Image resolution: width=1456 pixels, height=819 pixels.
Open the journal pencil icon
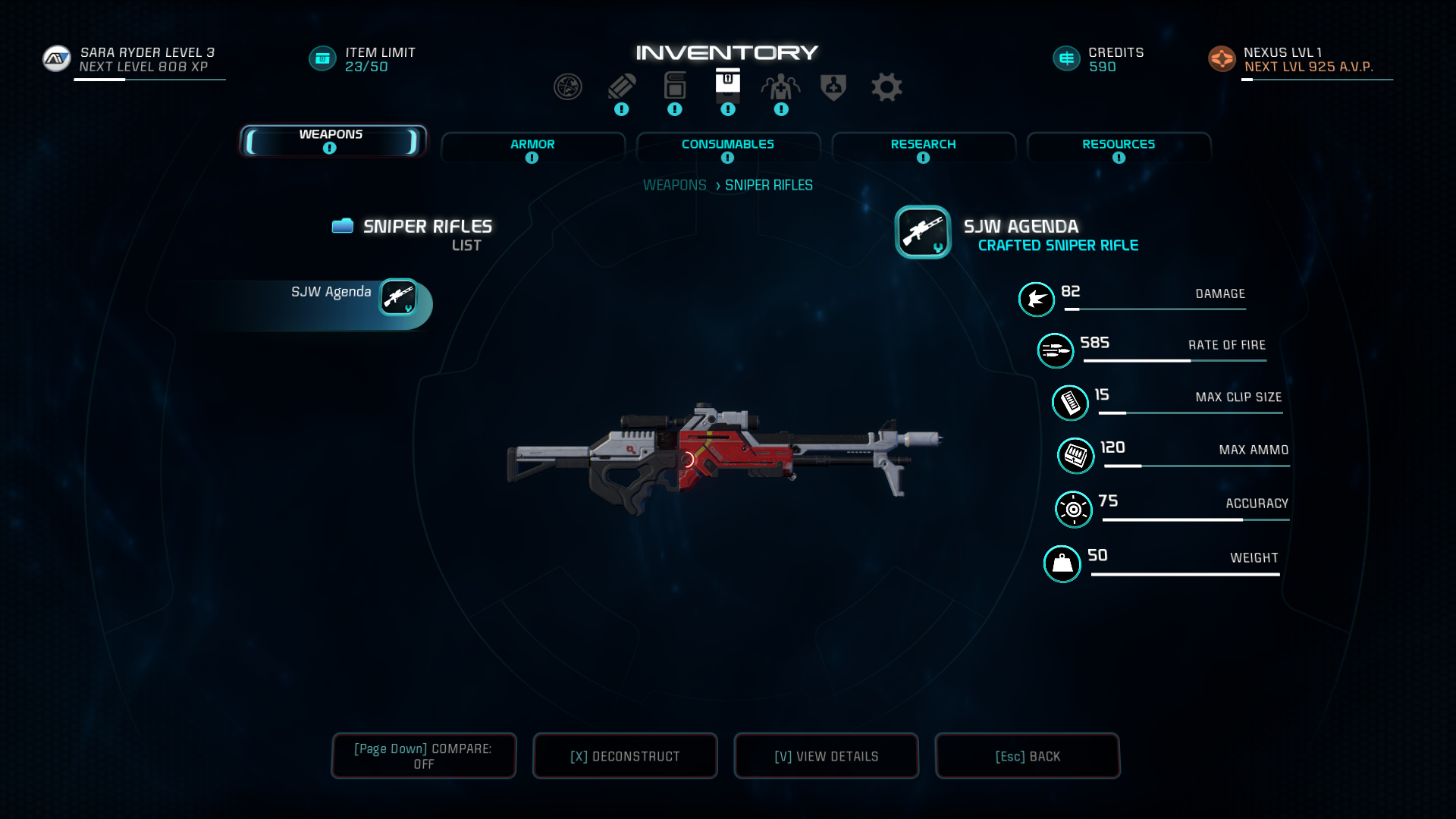621,87
